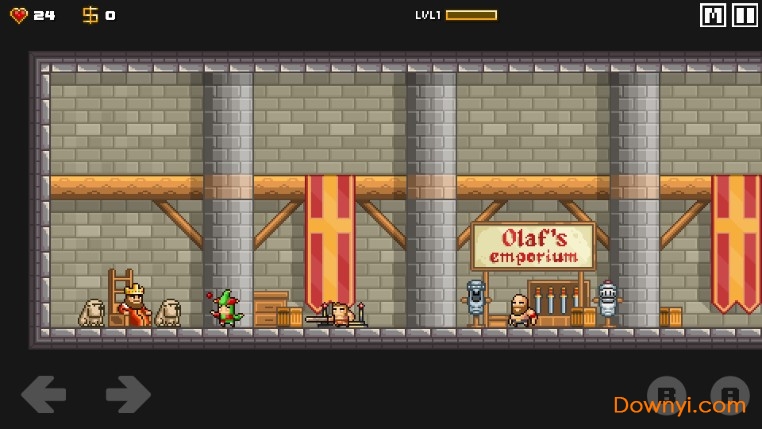This screenshot has height=429, width=762.
Task: Tap the round B action button
Action: [666, 394]
